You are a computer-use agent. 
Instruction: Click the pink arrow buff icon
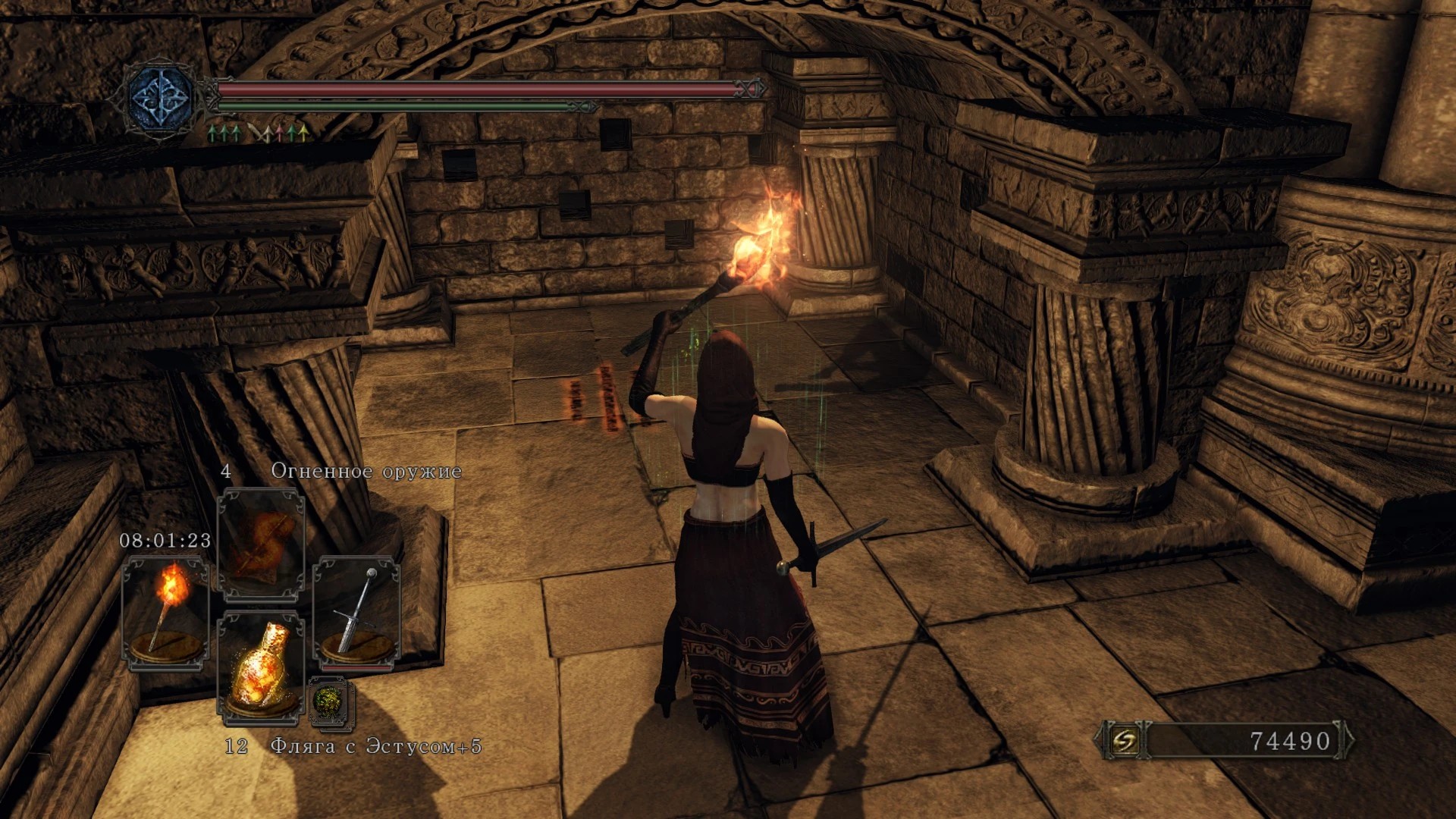click(279, 134)
